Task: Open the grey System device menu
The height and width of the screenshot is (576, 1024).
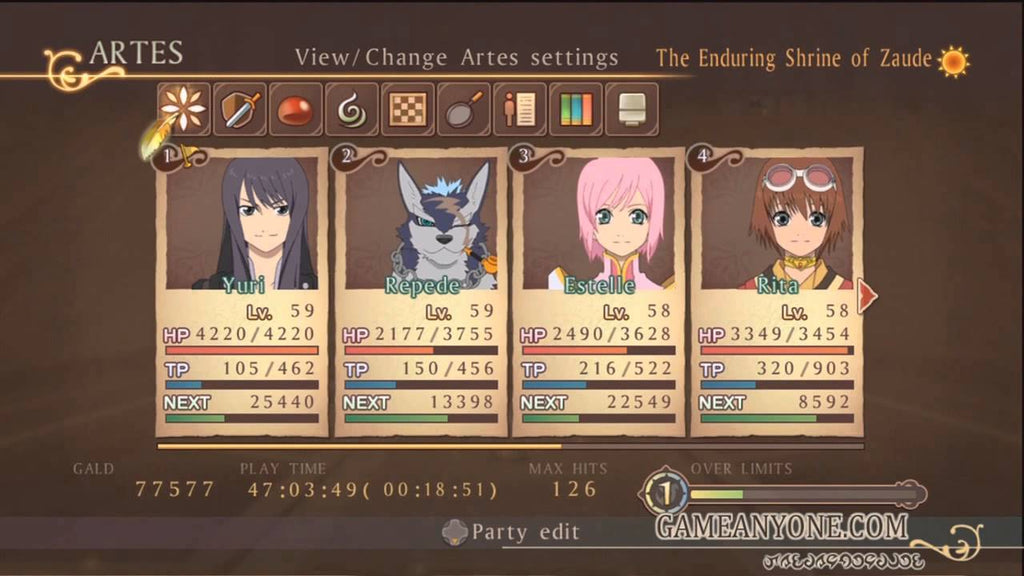Action: (x=632, y=109)
